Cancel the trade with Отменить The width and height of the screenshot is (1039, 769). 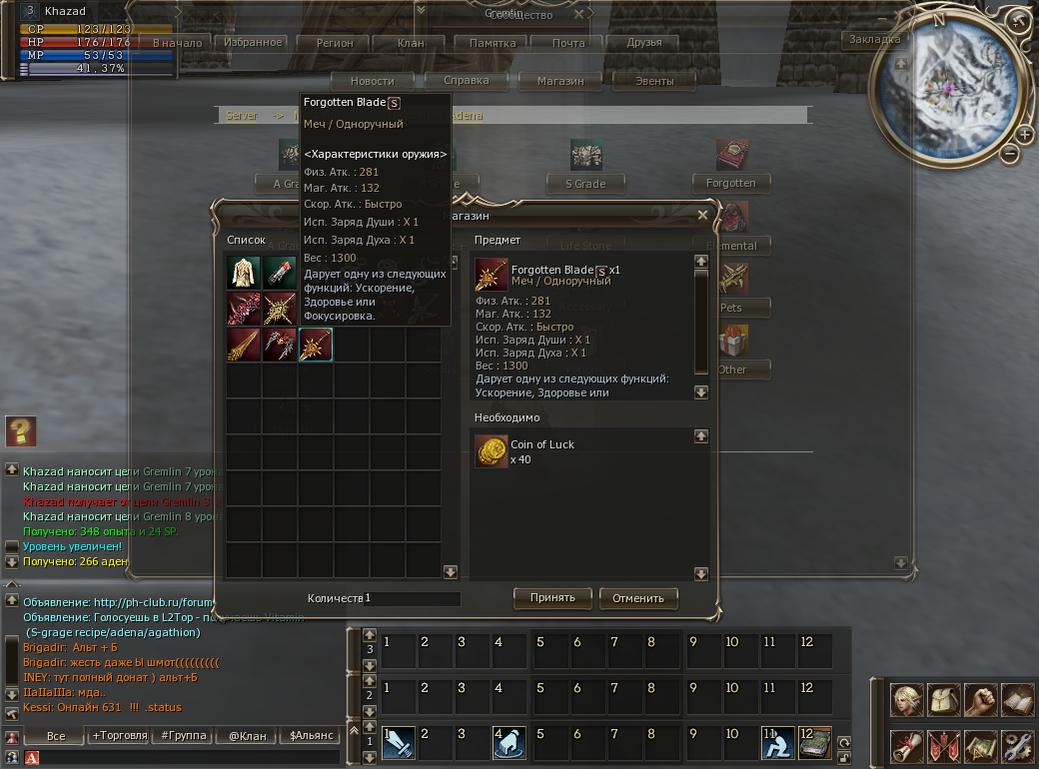pyautogui.click(x=638, y=599)
